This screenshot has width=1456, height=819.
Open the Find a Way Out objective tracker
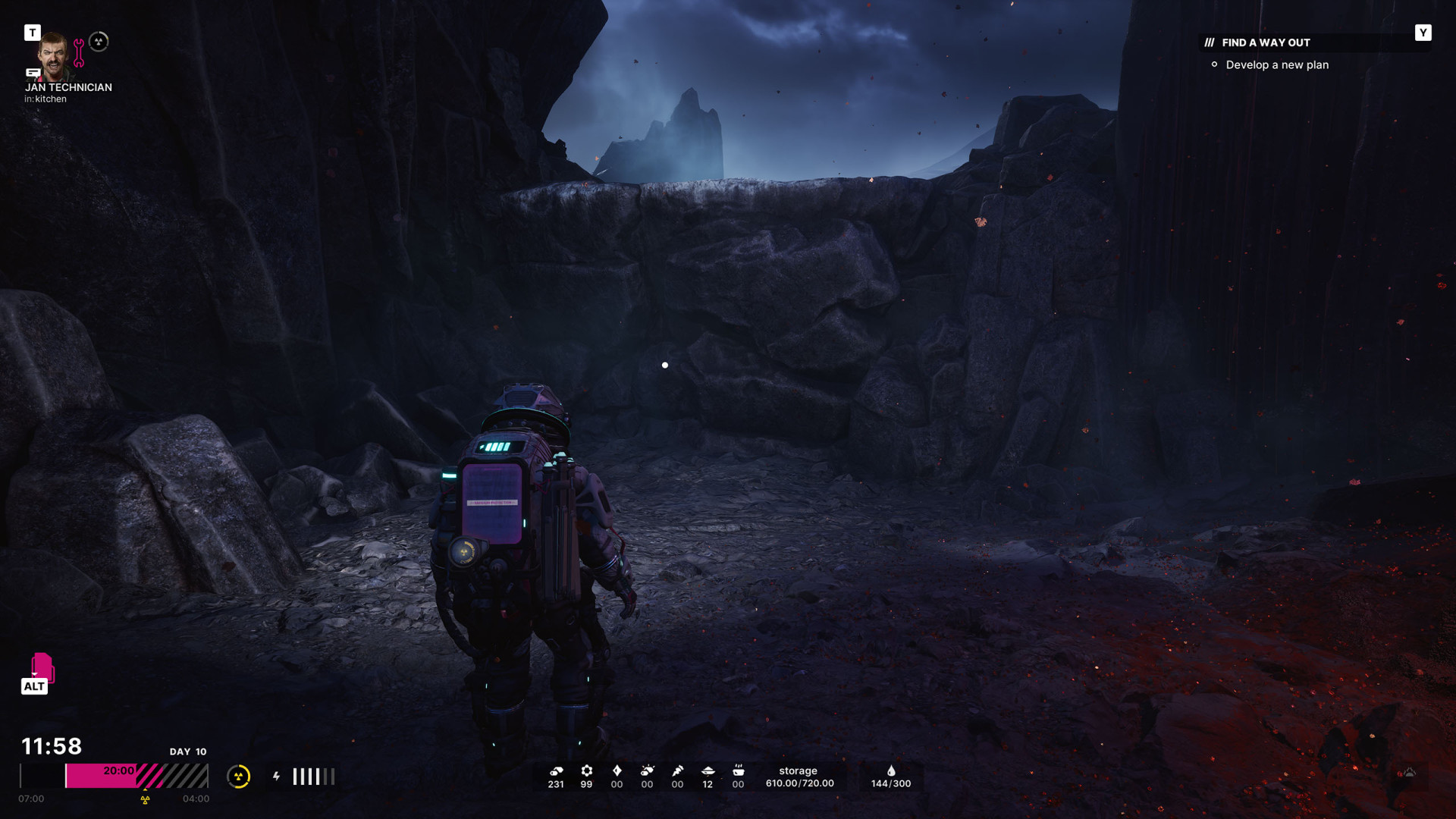tap(1265, 42)
